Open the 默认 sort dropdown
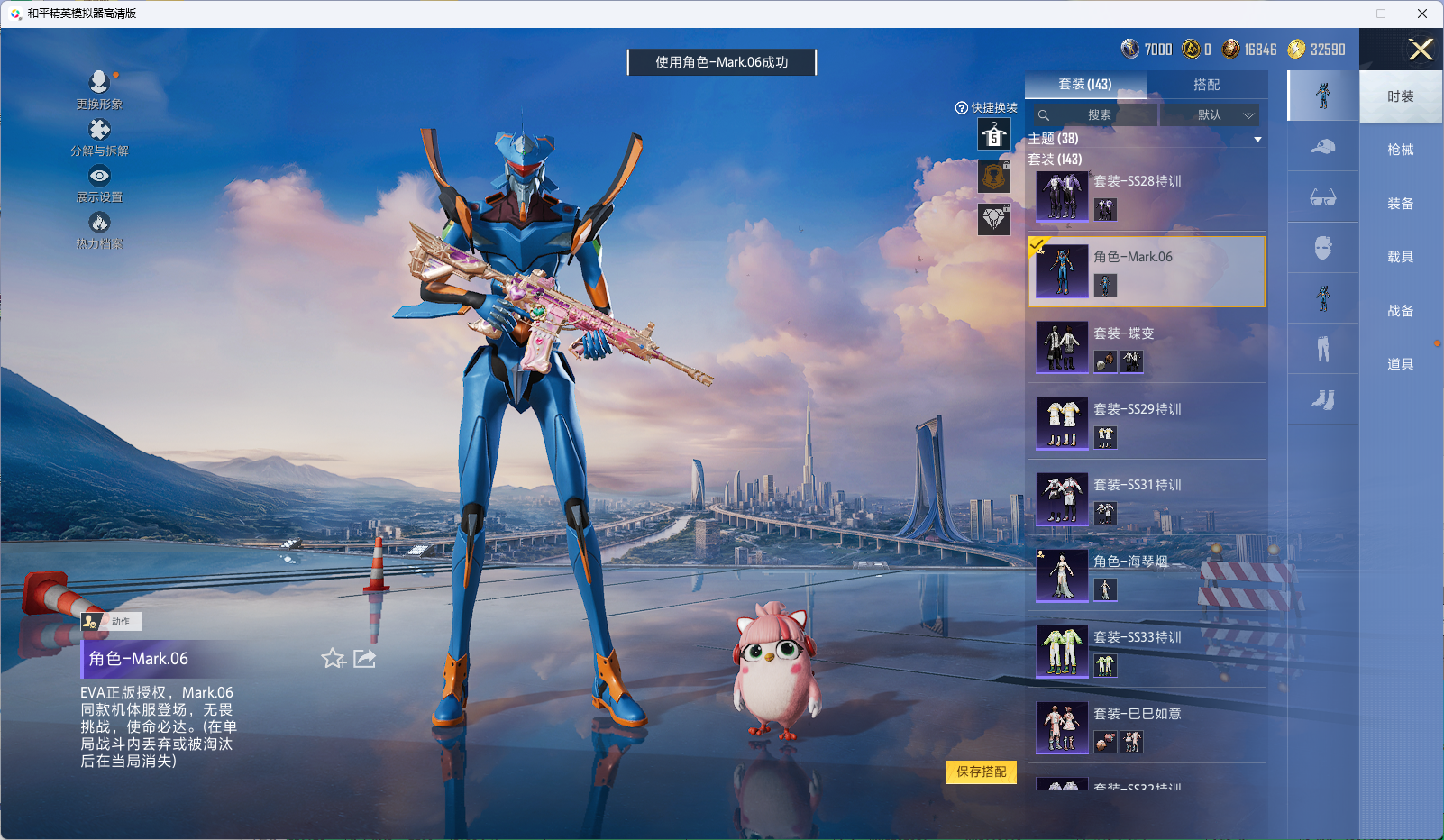 [x=1210, y=115]
